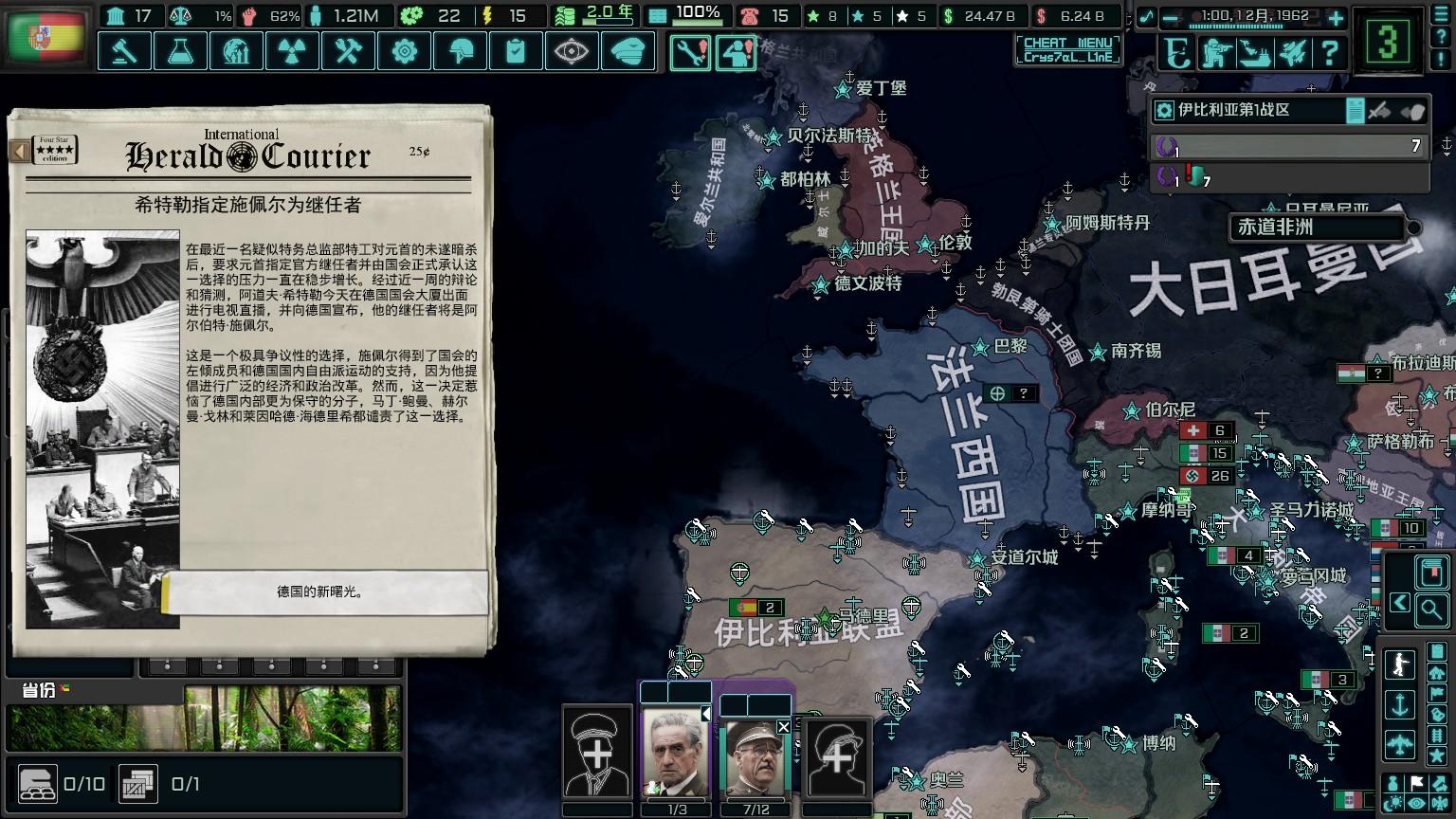The width and height of the screenshot is (1456, 819).
Task: Open the hammer and wrench construction menu
Action: 348,51
